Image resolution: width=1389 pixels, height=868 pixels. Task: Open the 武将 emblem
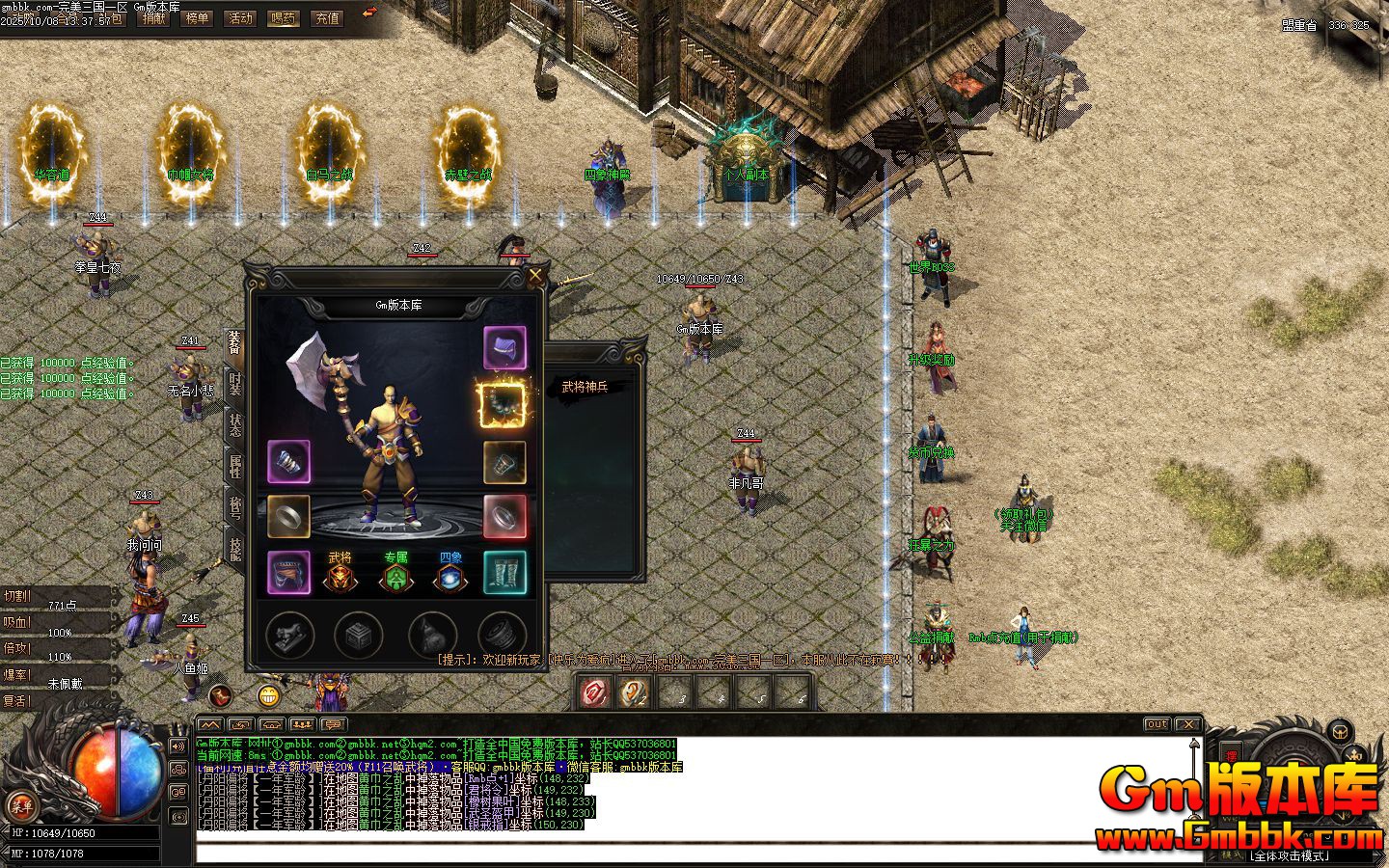pos(340,574)
